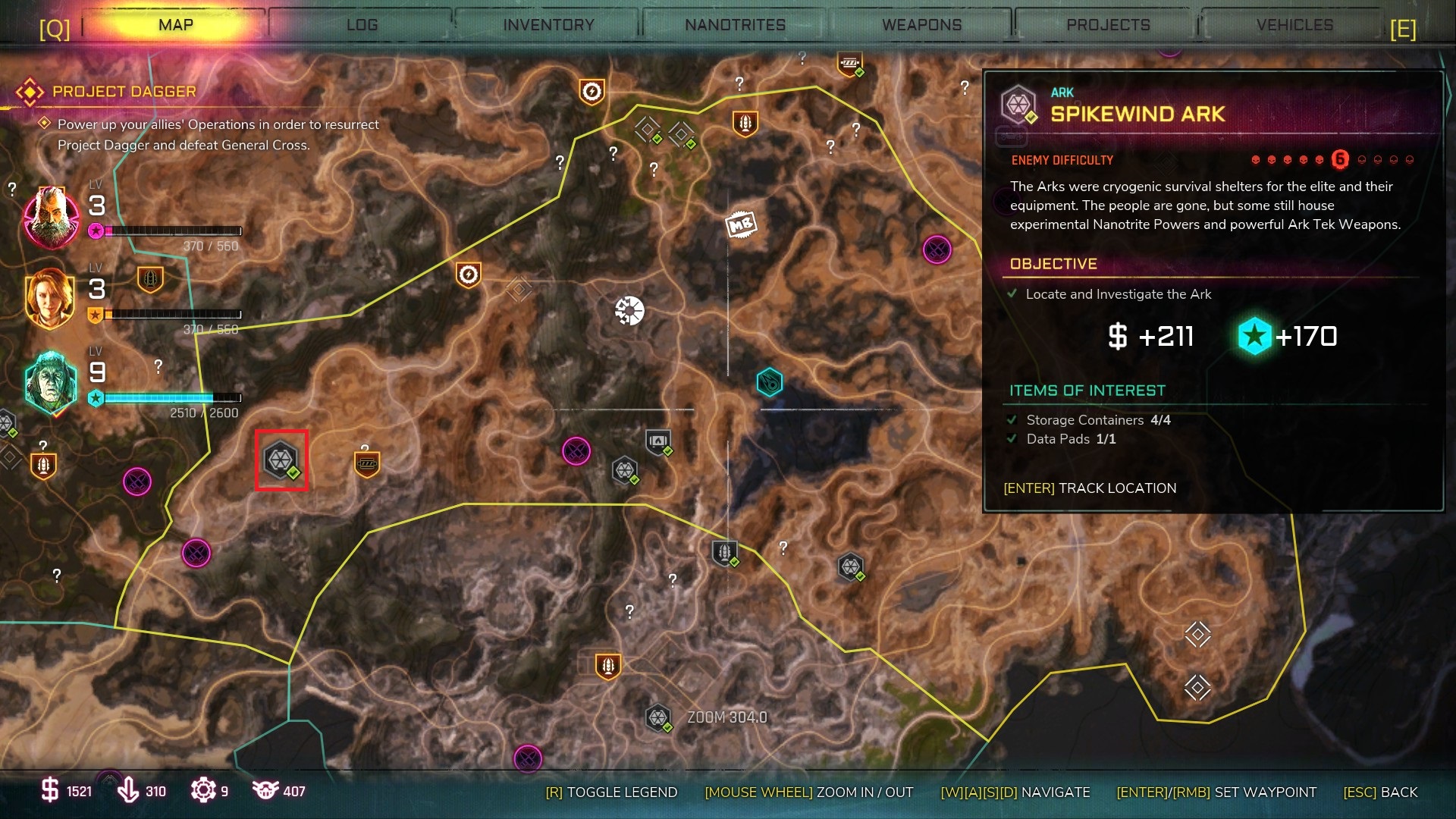Click TOGGLE LEGEND at the bottom
This screenshot has width=1456, height=819.
(611, 792)
